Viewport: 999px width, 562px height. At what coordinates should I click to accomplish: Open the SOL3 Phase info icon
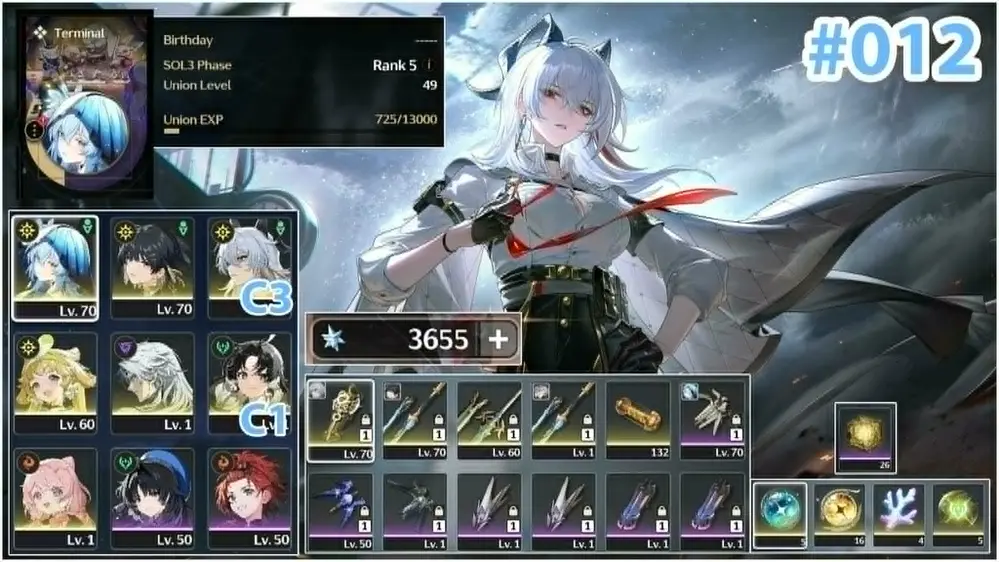430,65
